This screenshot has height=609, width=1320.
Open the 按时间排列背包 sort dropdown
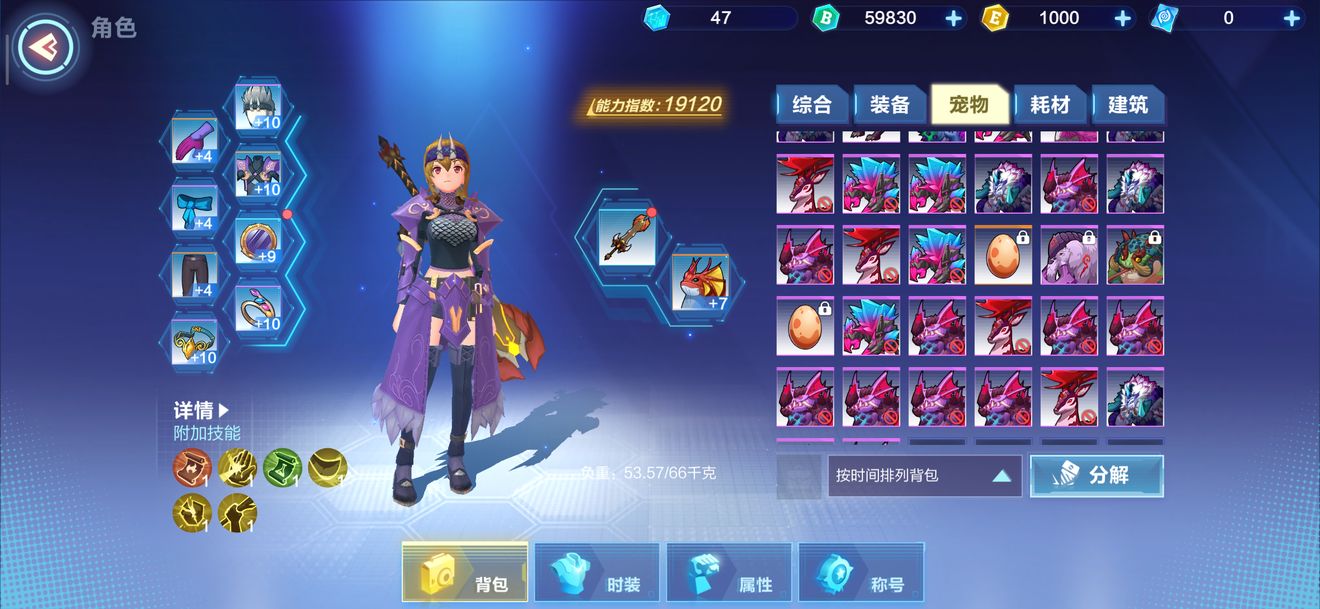click(924, 476)
